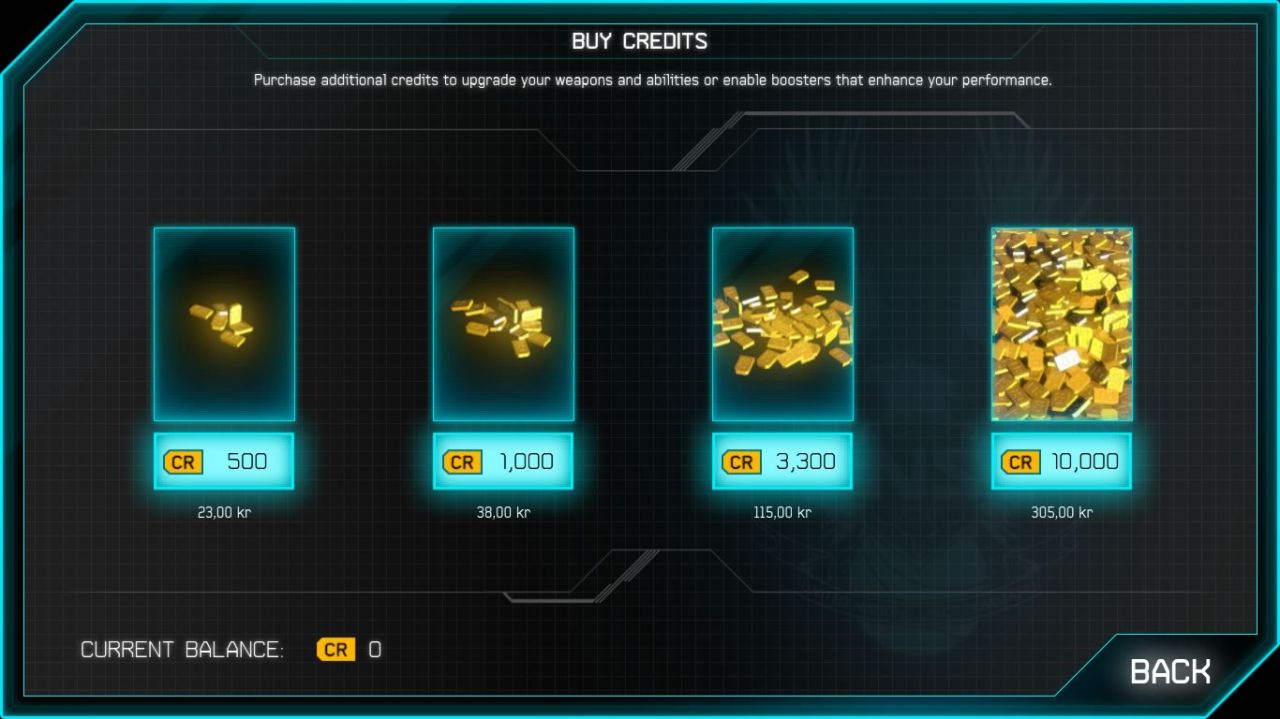Select the 10,000 credits purchase button
Screen dimensions: 1280x719
(1061, 461)
